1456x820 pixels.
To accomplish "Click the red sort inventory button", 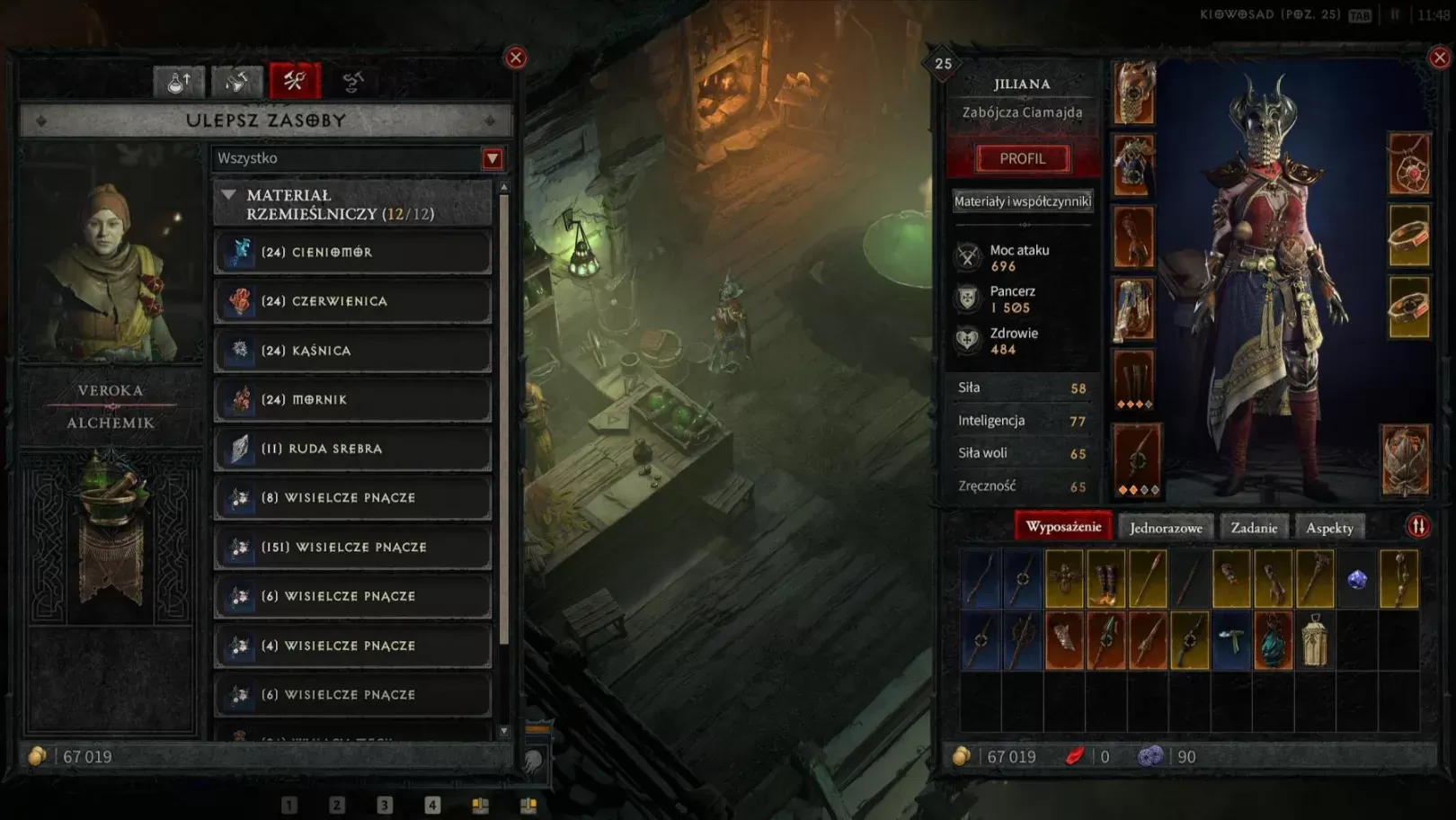I will 1418,527.
